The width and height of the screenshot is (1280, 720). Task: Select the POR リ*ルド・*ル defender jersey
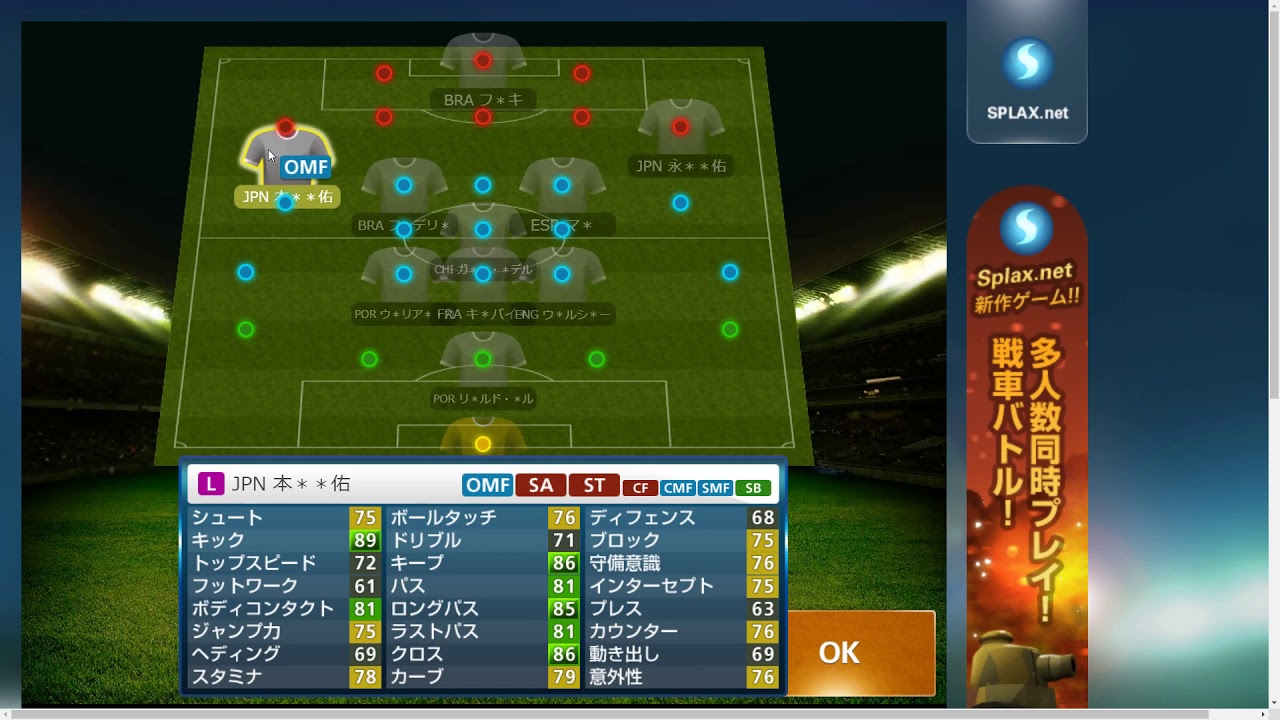[x=483, y=360]
